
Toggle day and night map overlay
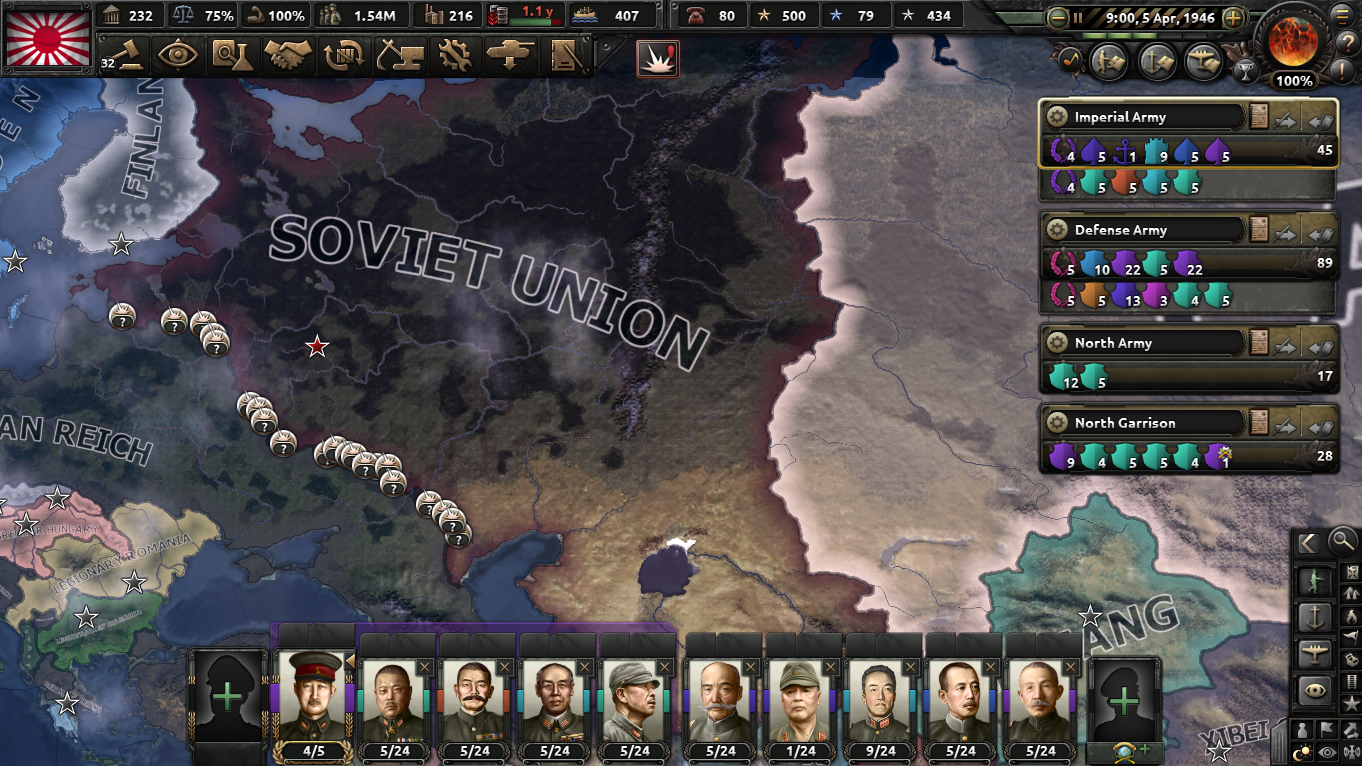(x=1301, y=750)
